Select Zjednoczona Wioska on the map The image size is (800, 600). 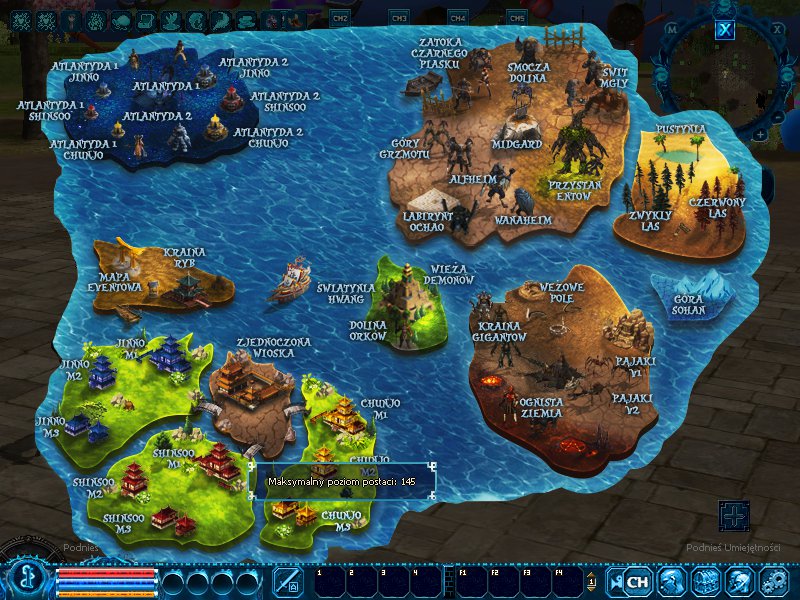(x=273, y=347)
